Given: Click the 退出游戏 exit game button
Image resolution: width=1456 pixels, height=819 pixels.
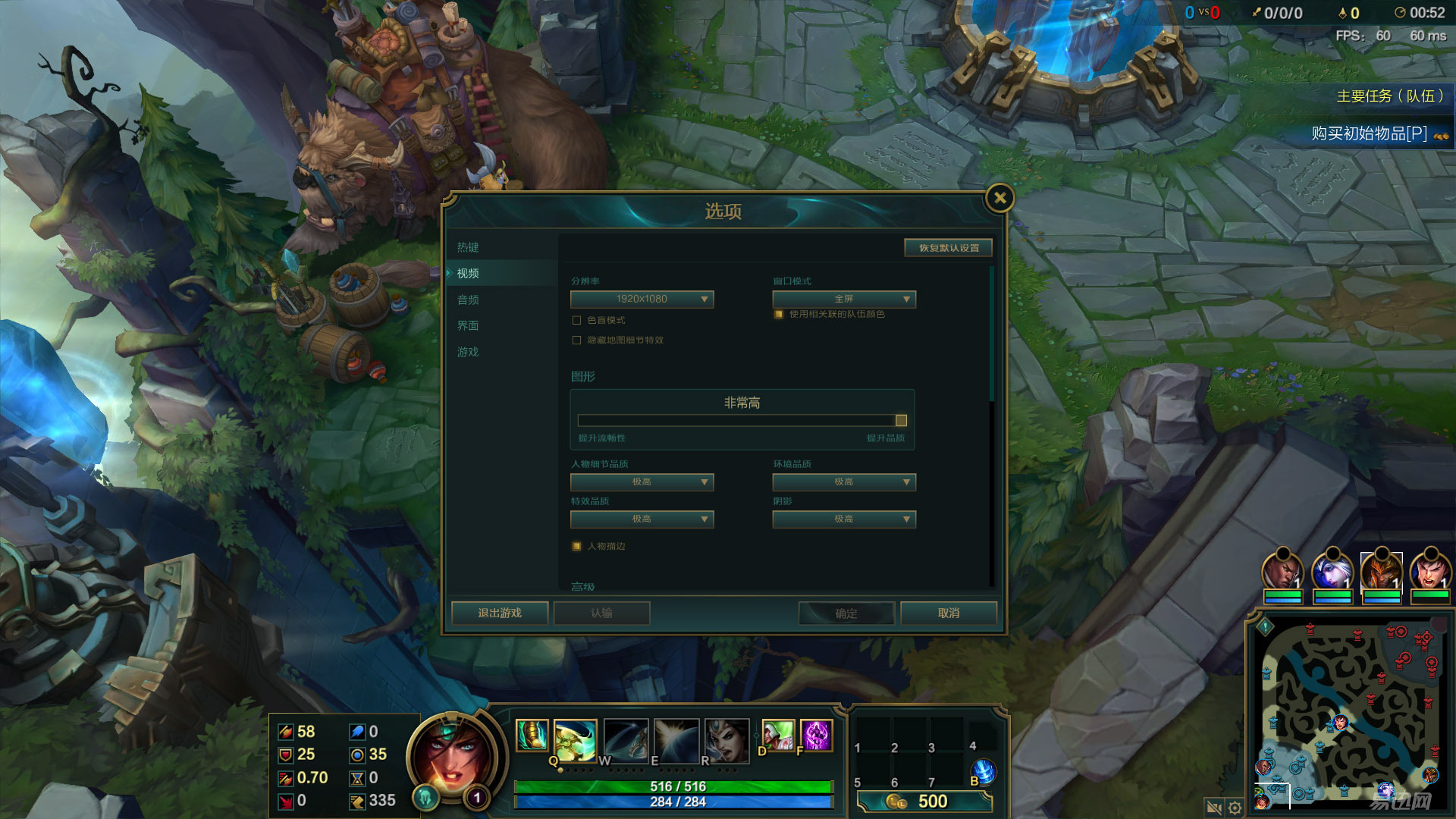Looking at the screenshot, I should point(500,613).
